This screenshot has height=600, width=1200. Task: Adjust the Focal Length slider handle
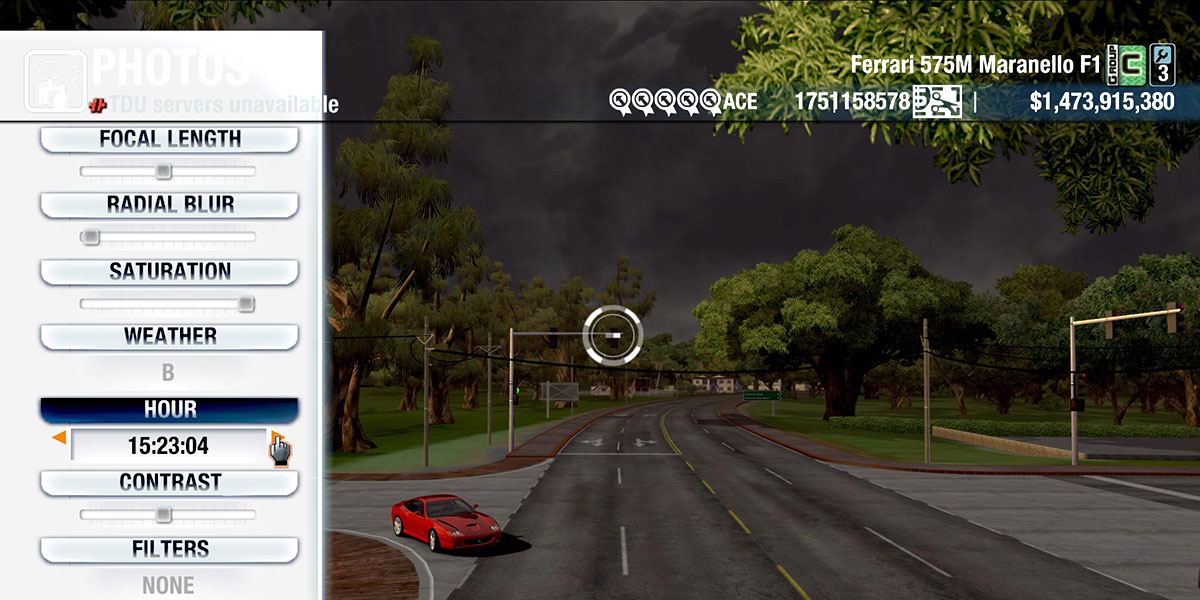(x=163, y=172)
